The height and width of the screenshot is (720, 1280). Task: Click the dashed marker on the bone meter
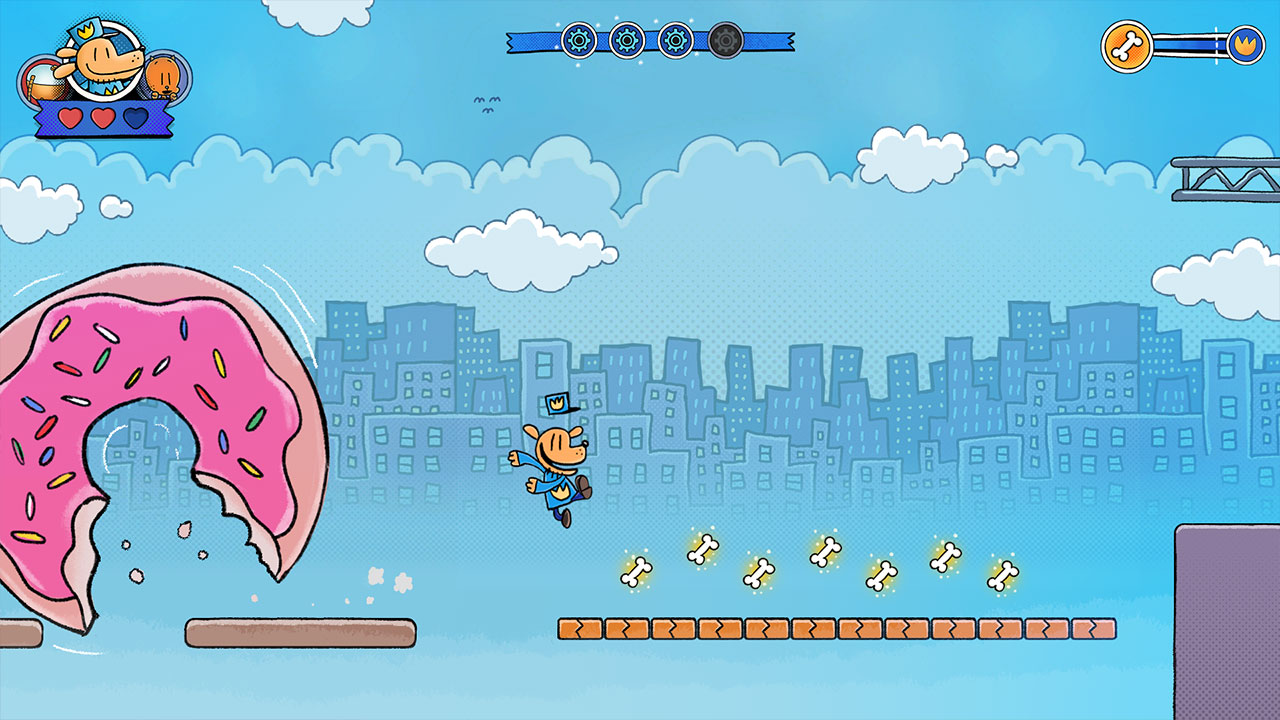pyautogui.click(x=1217, y=45)
